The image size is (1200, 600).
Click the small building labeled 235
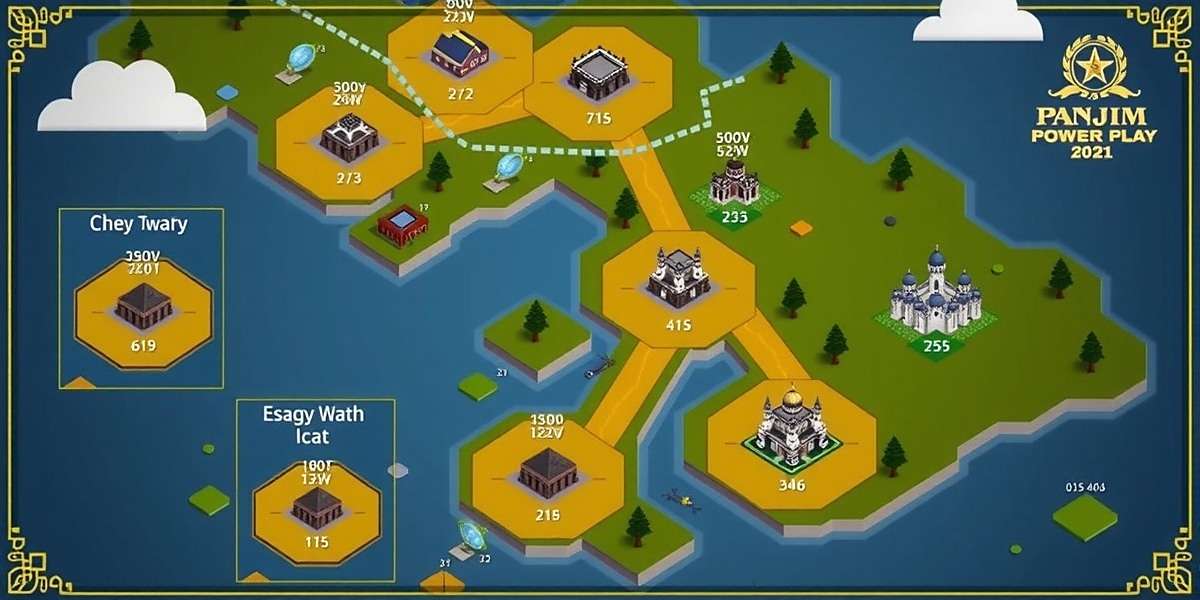pyautogui.click(x=735, y=188)
